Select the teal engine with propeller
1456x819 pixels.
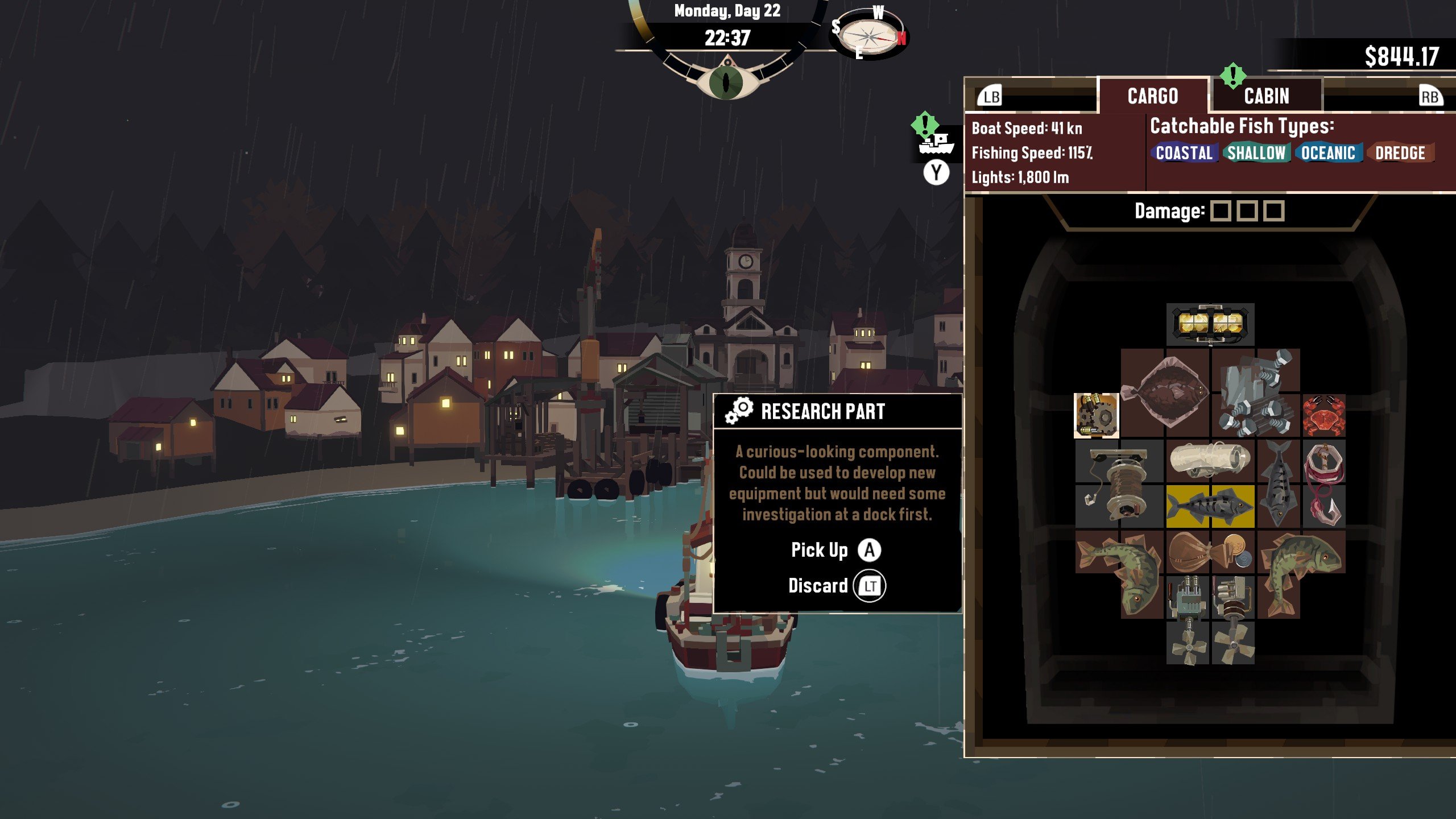point(1188,620)
